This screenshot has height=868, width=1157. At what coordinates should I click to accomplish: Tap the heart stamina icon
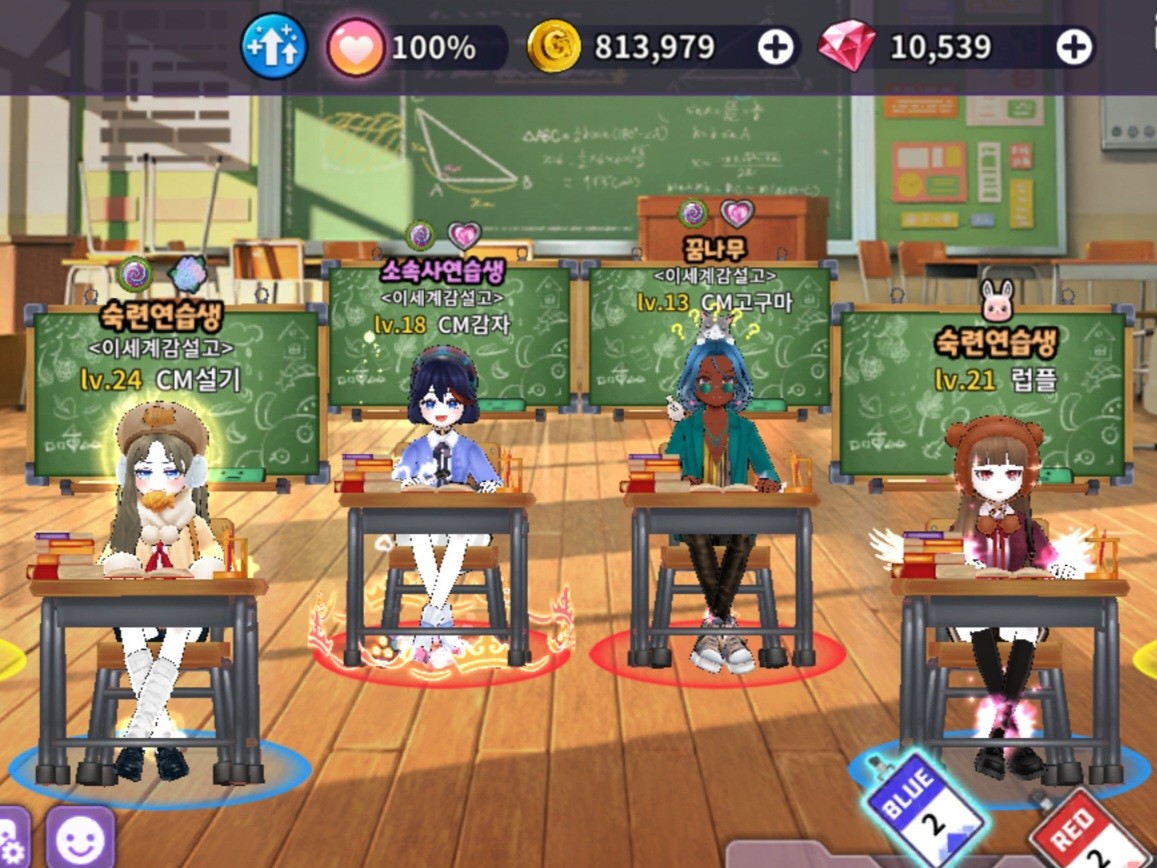[355, 47]
